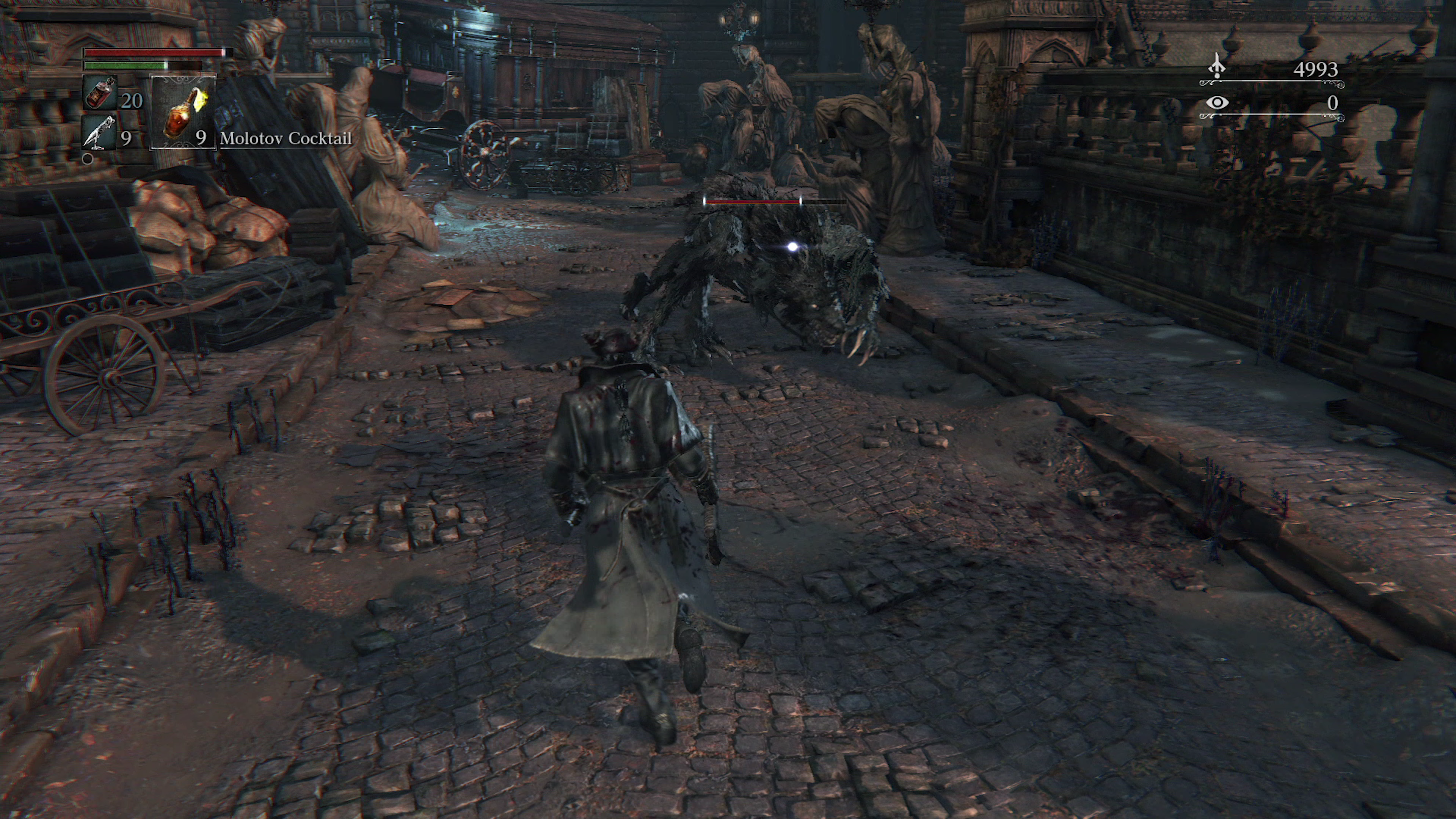
Task: Select the Blood Vial item slot
Action: (x=100, y=93)
